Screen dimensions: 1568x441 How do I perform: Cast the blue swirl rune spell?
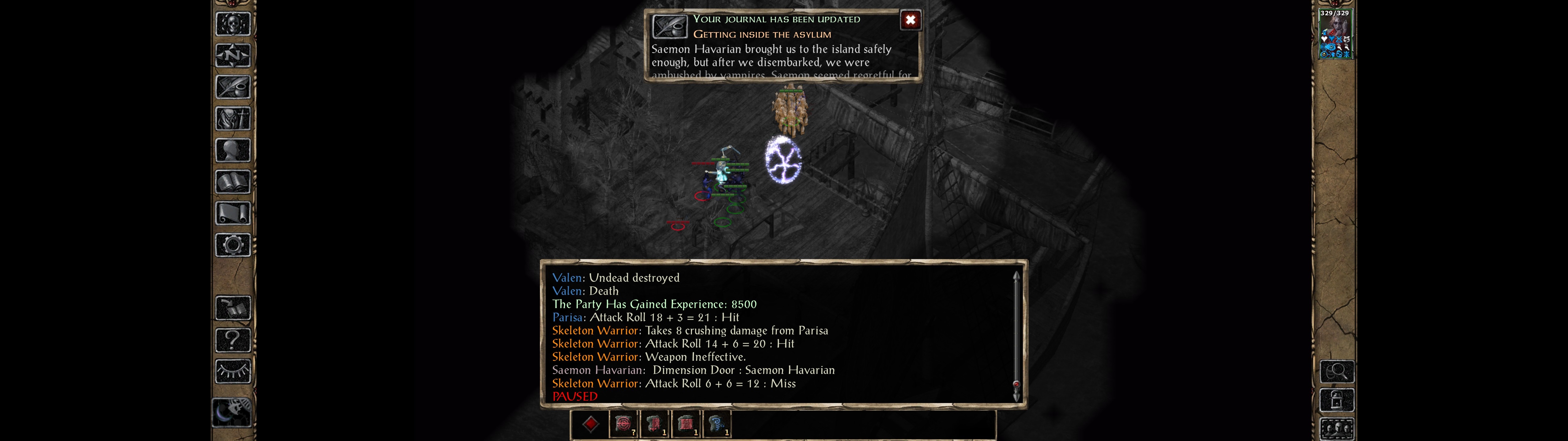click(x=716, y=424)
